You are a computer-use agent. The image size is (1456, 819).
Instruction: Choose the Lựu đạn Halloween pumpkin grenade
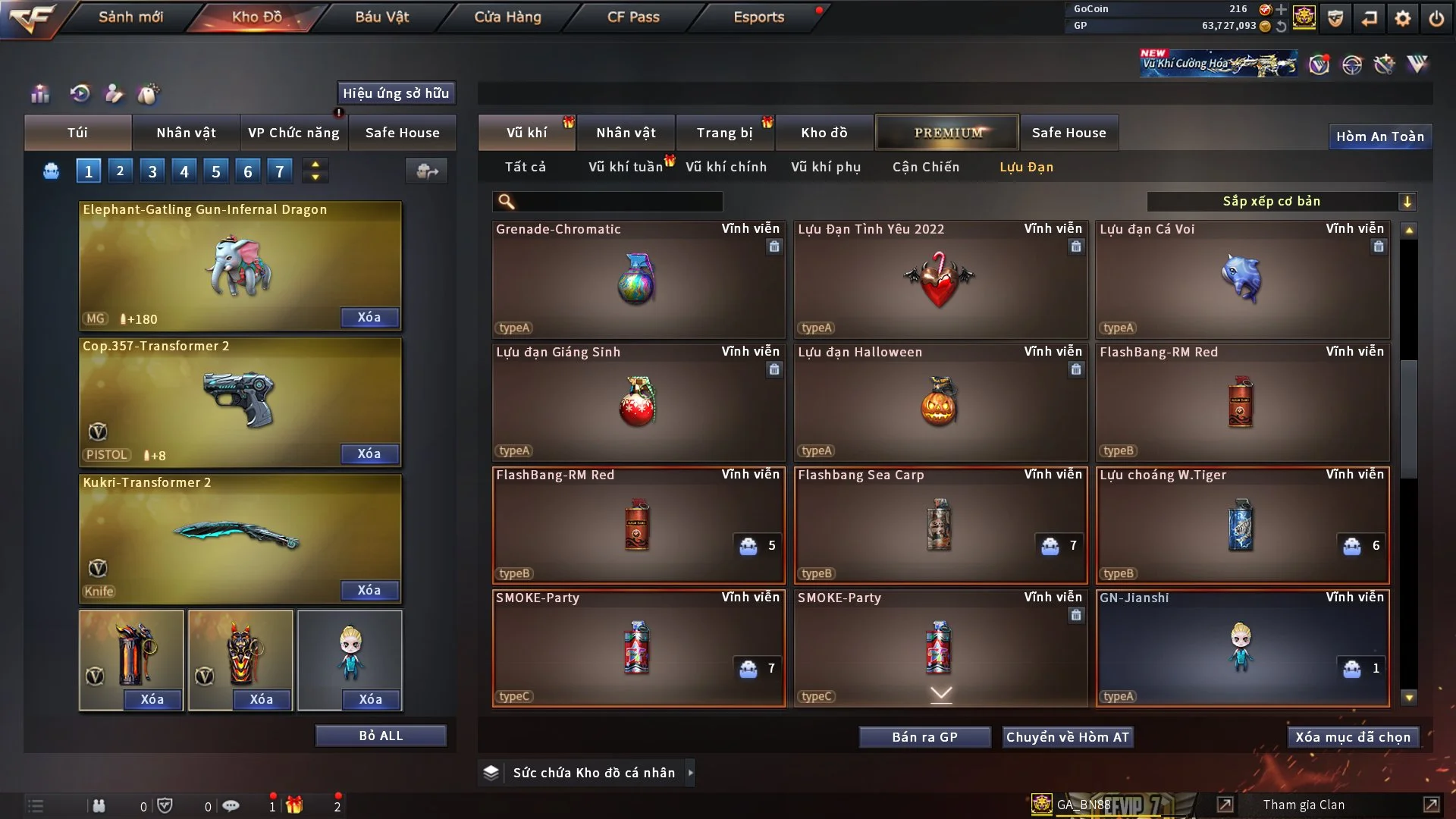click(940, 402)
